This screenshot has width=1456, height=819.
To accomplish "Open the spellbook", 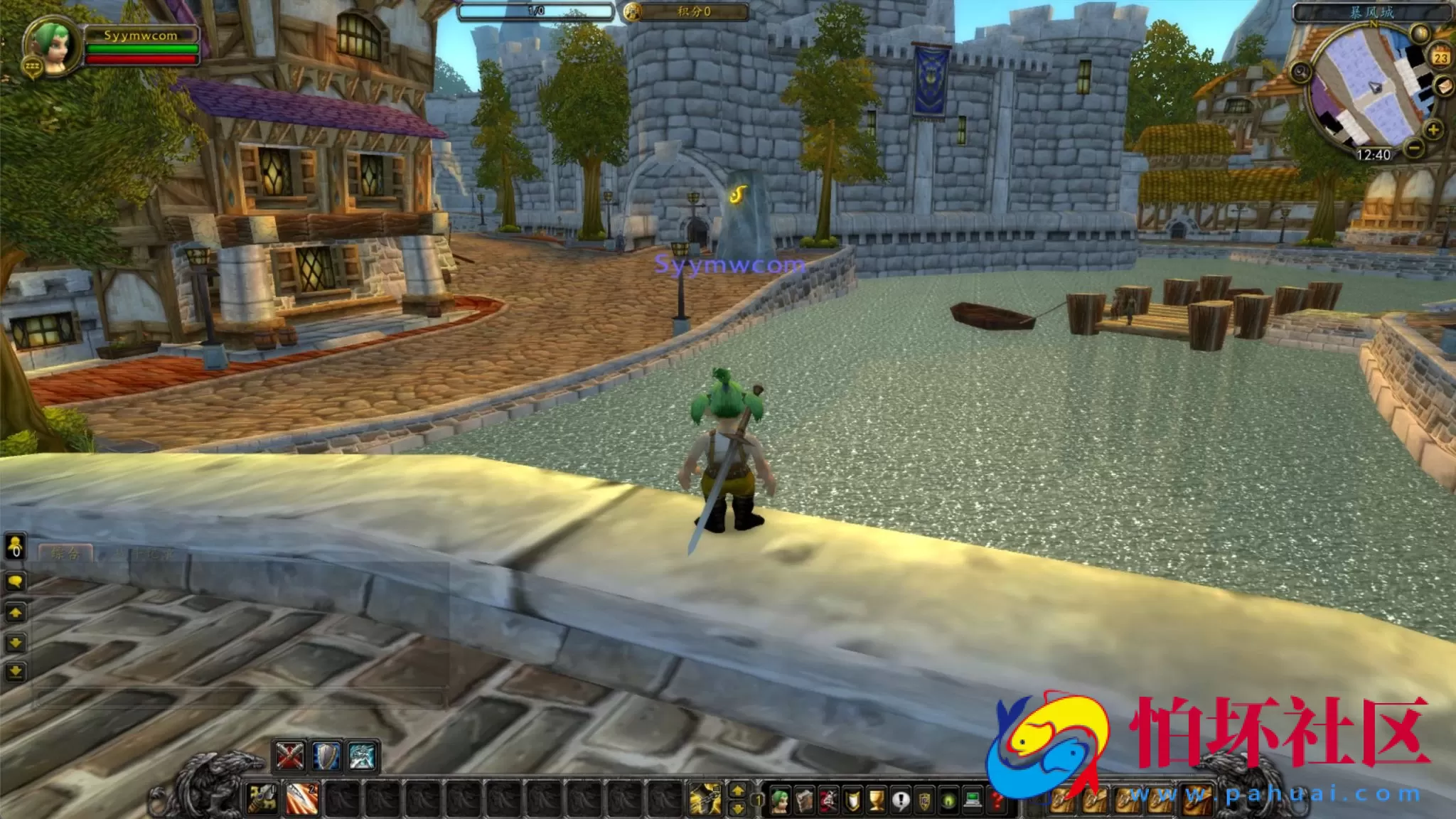I will [x=804, y=800].
